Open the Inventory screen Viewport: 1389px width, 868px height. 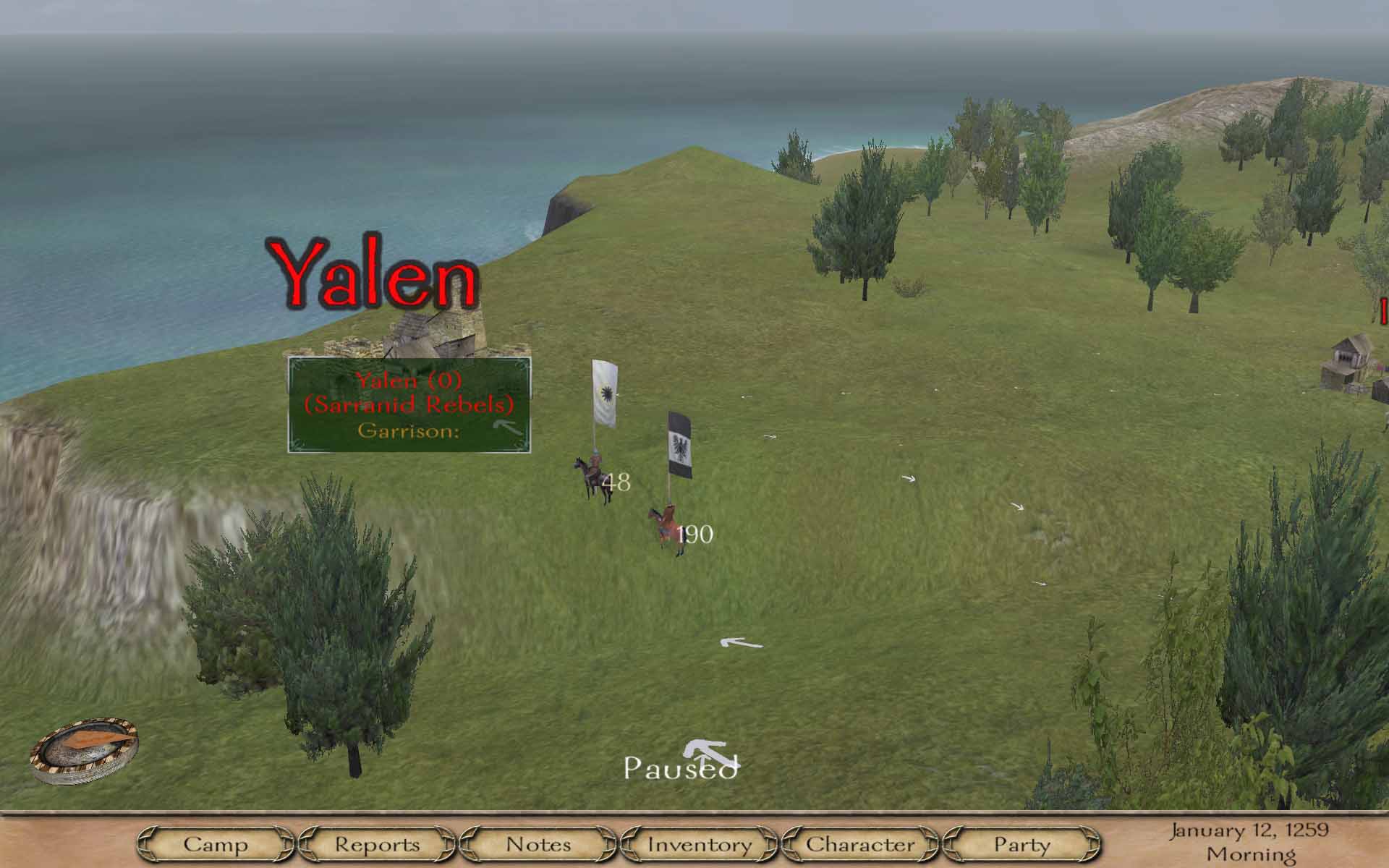700,844
